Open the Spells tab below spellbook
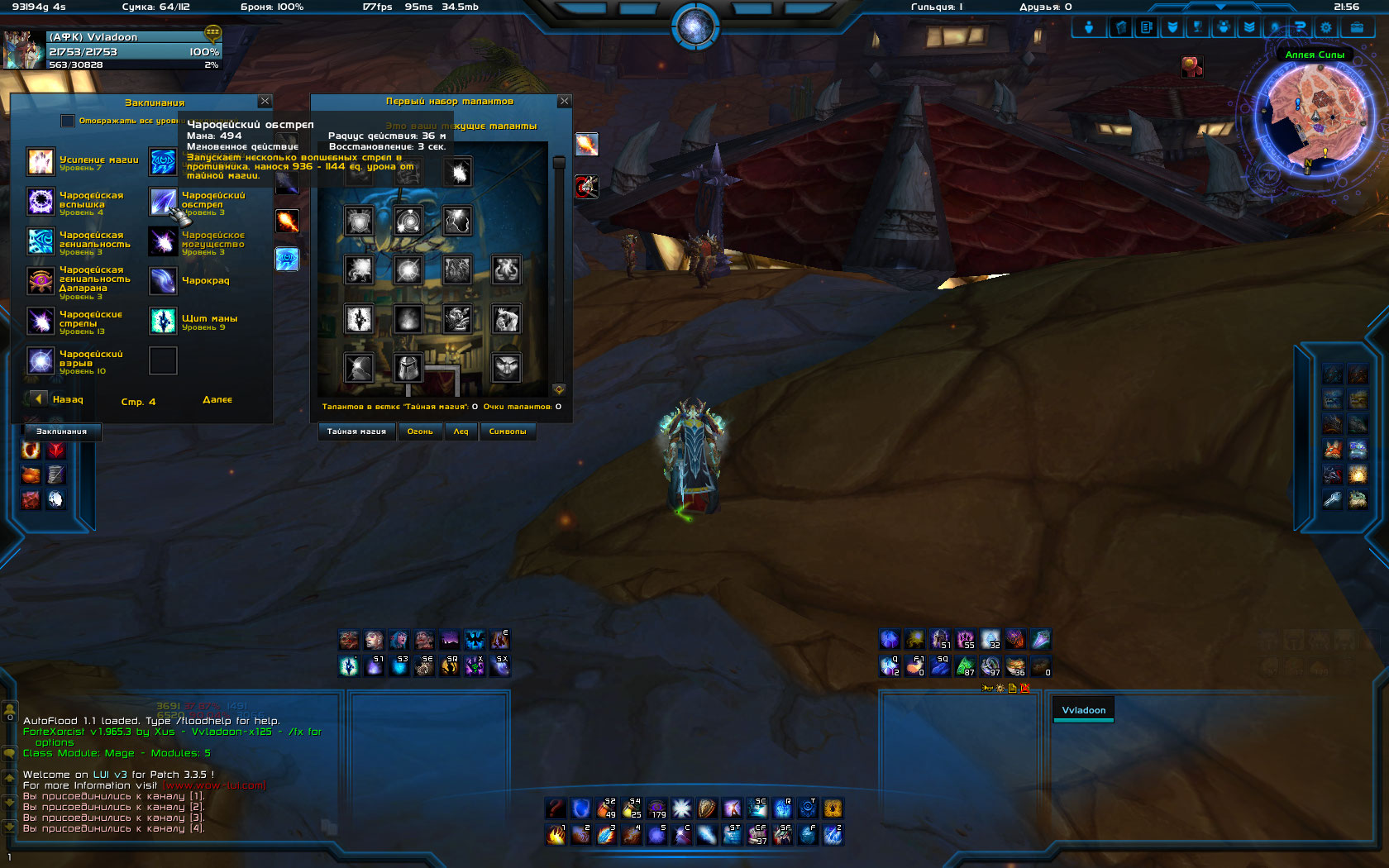Image resolution: width=1389 pixels, height=868 pixels. 61,432
